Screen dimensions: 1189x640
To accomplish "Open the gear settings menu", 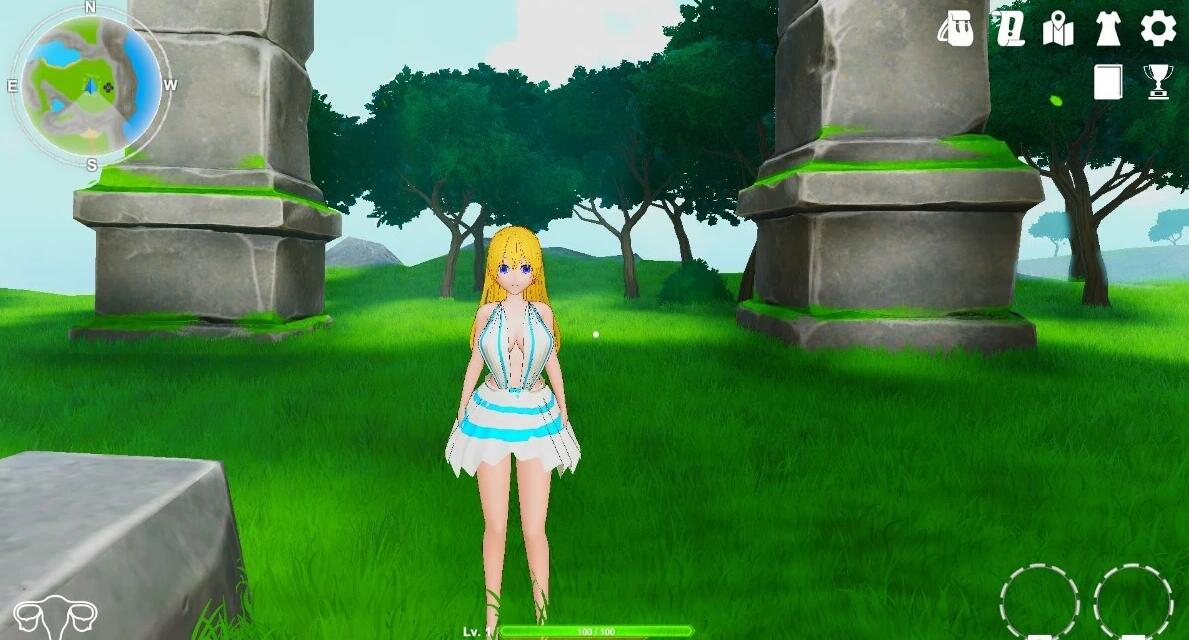I will tap(1158, 29).
